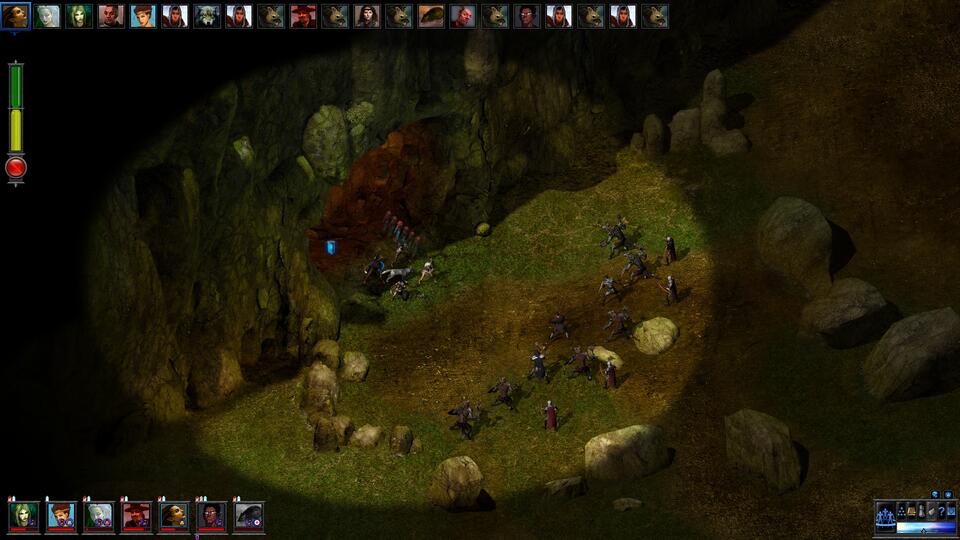This screenshot has width=960, height=540.
Task: Click the three-dots formation icon
Action: point(901,511)
